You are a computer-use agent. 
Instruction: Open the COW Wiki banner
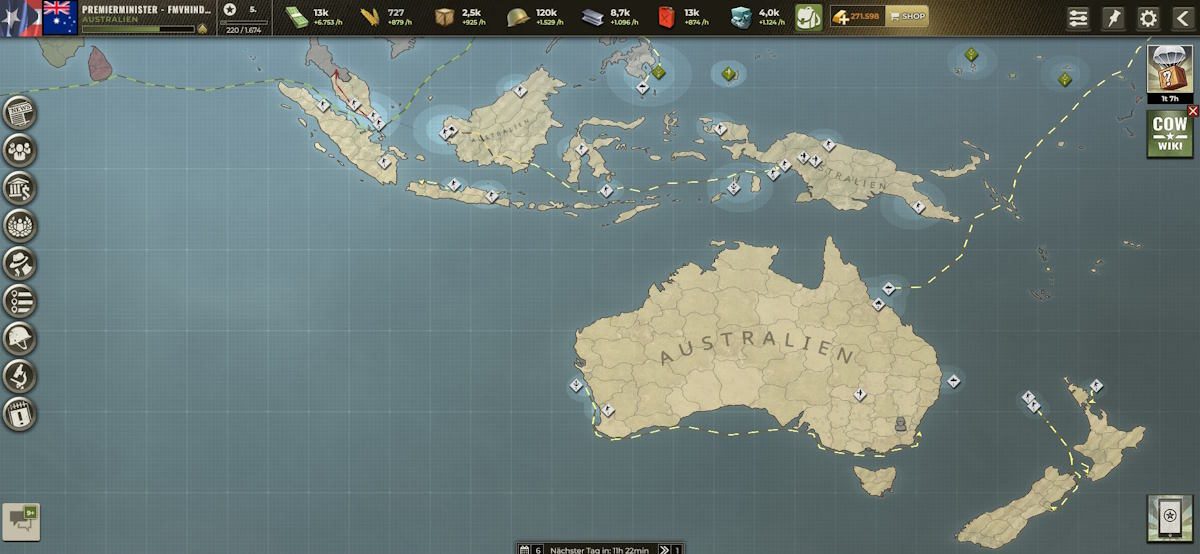point(1168,135)
